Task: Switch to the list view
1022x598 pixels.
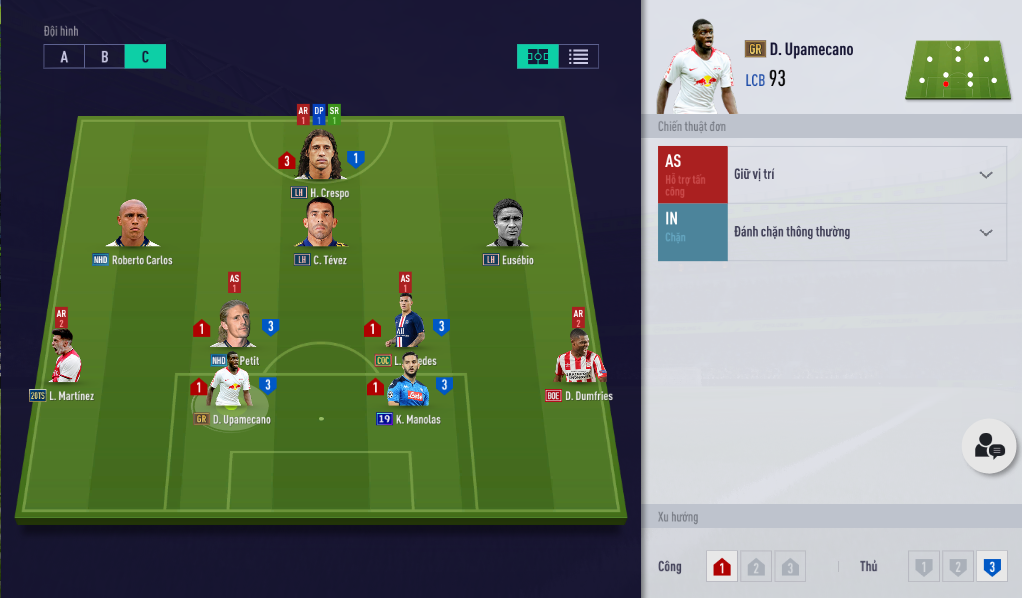Action: 578,57
